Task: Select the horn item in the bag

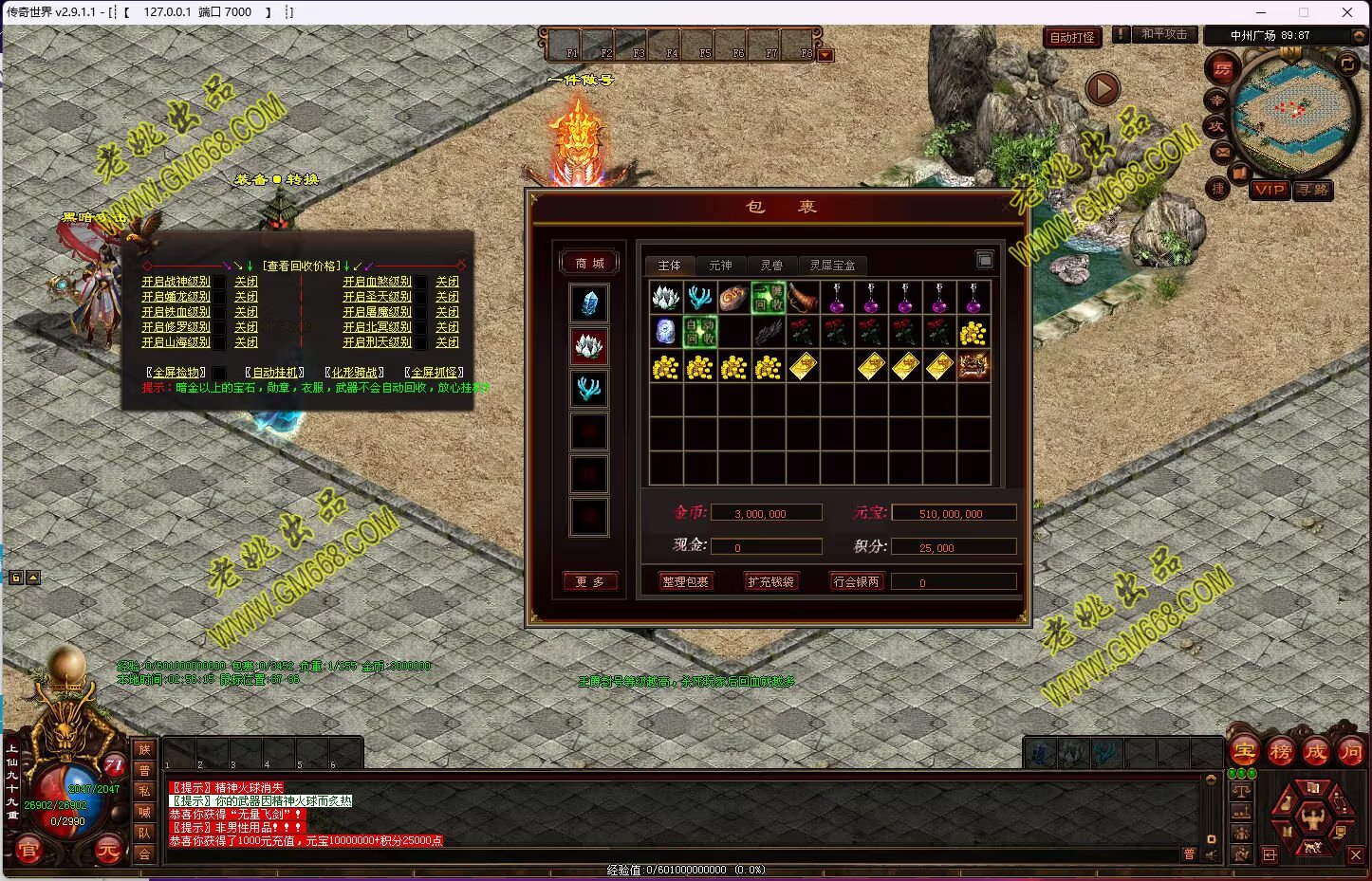Action: tap(803, 298)
